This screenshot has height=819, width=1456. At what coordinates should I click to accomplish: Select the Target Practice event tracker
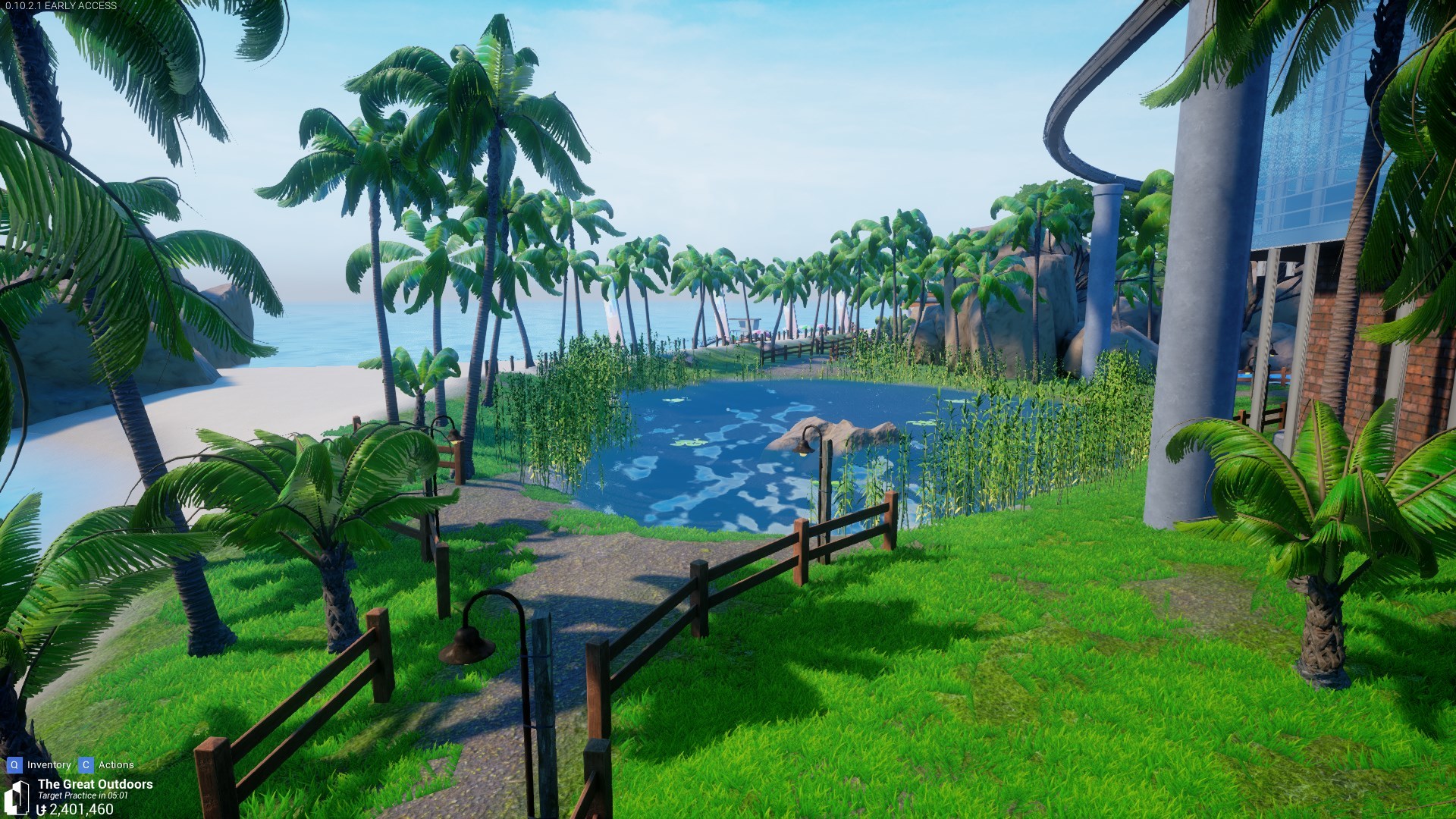83,795
